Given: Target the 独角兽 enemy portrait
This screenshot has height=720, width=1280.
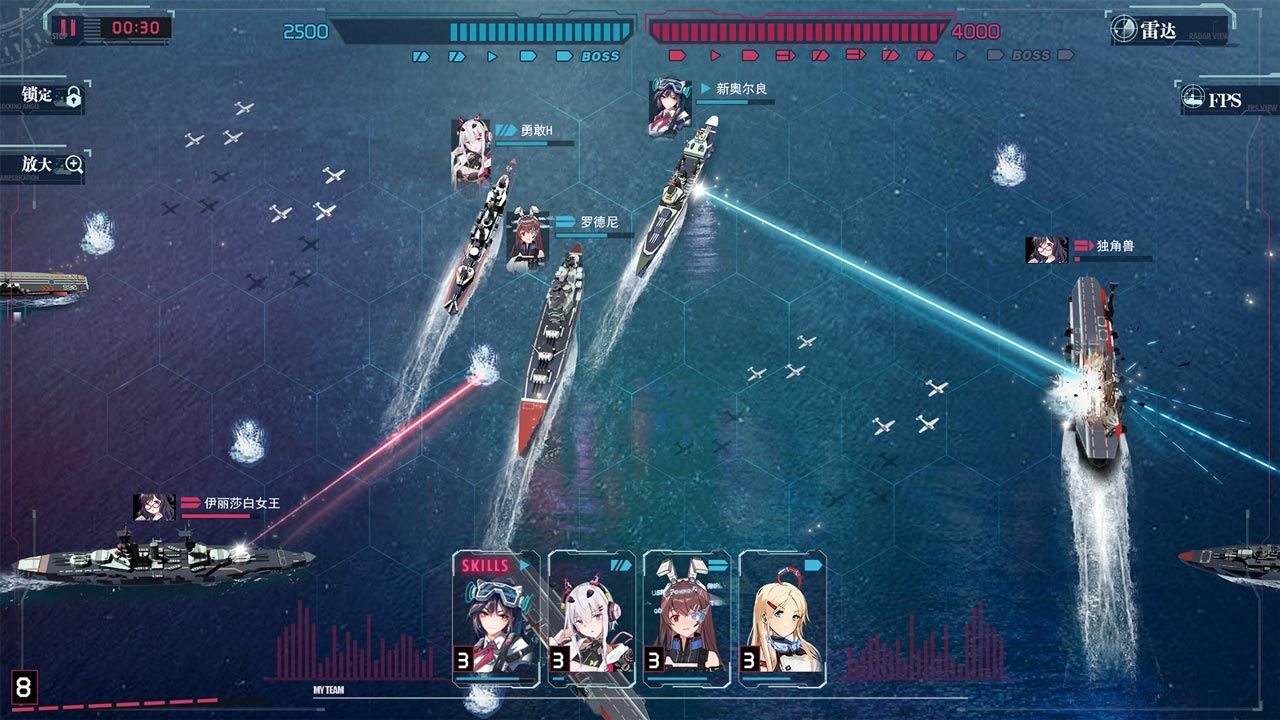Looking at the screenshot, I should (1046, 249).
